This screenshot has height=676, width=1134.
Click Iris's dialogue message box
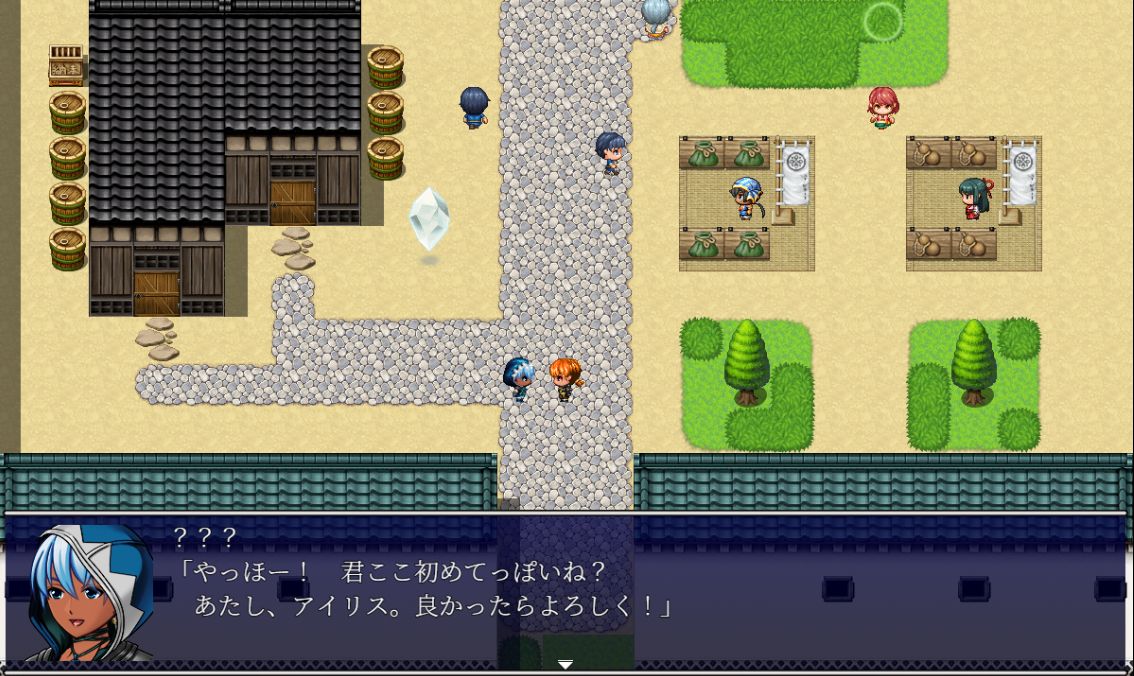[x=640, y=590]
